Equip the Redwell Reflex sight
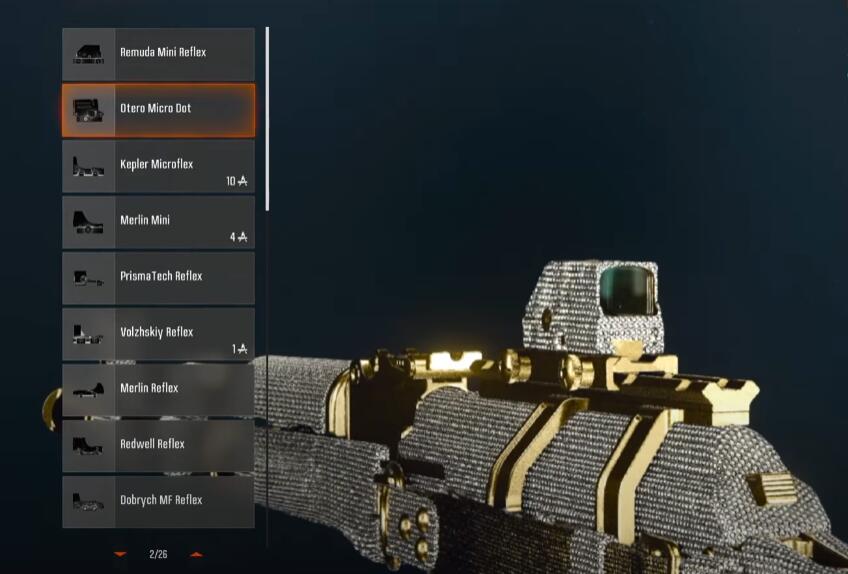Screen dimensions: 848x574 pyautogui.click(x=158, y=446)
